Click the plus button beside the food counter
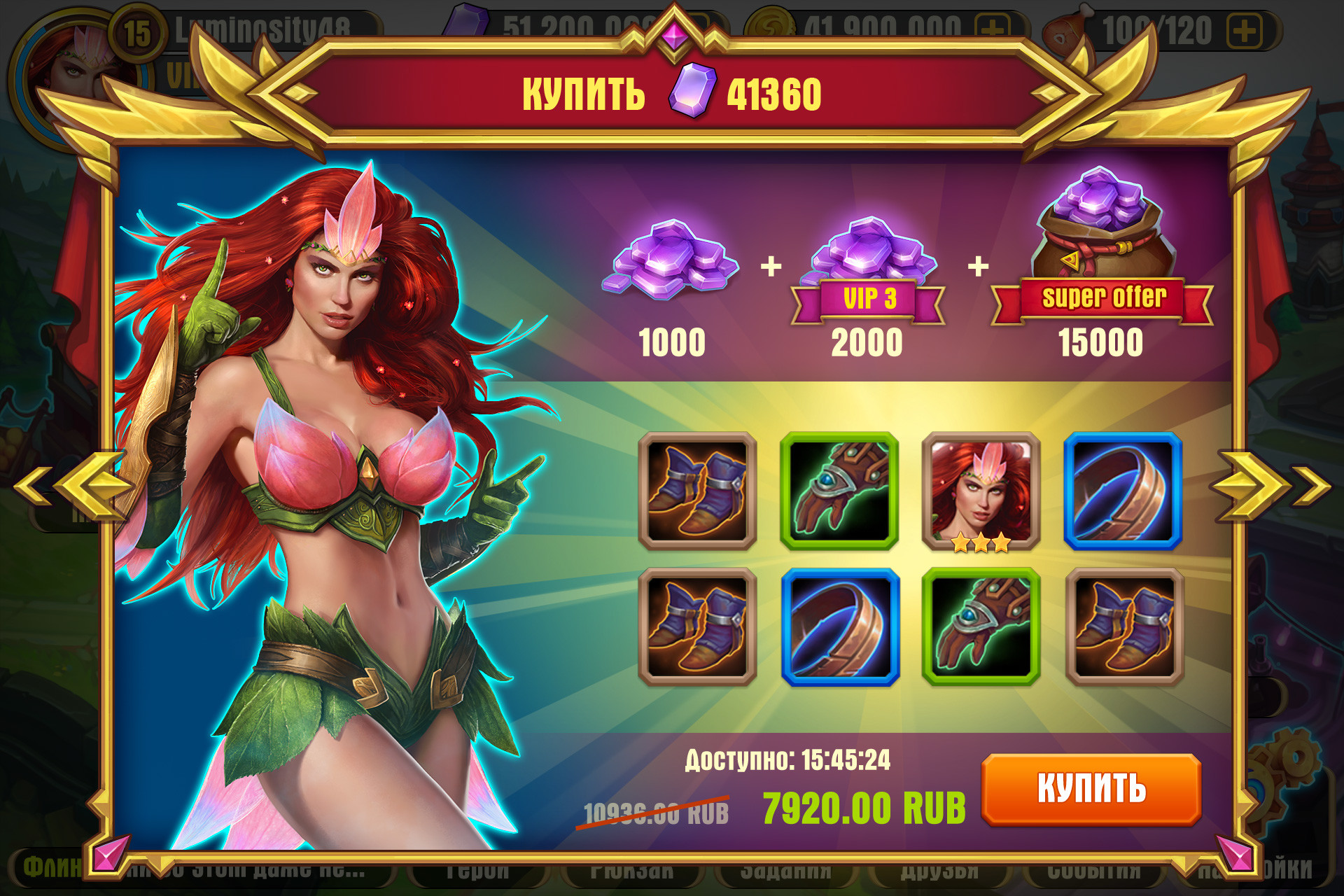The height and width of the screenshot is (896, 1344). pyautogui.click(x=1243, y=29)
